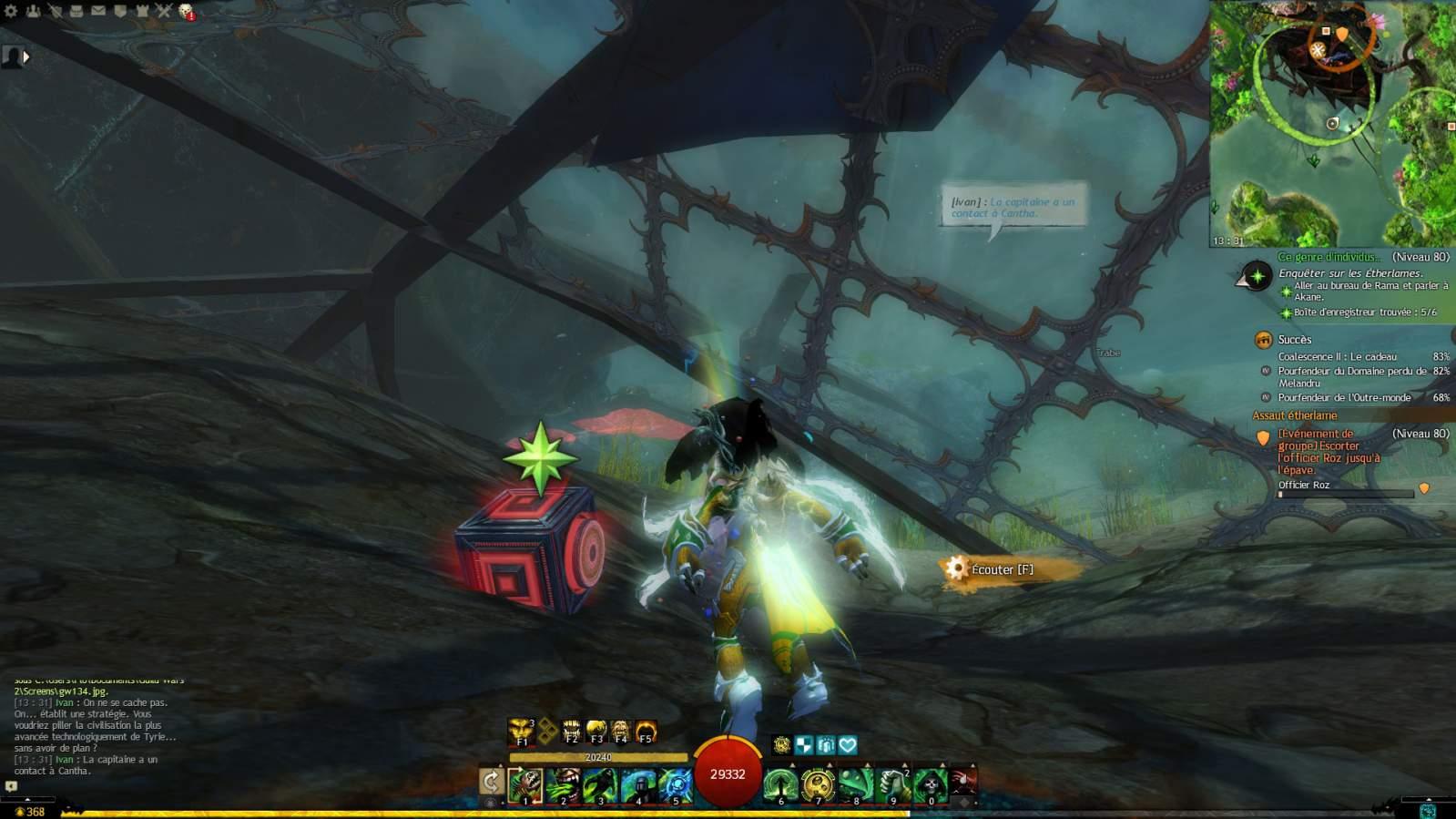
Task: Activate the weapon swap button
Action: 491,782
